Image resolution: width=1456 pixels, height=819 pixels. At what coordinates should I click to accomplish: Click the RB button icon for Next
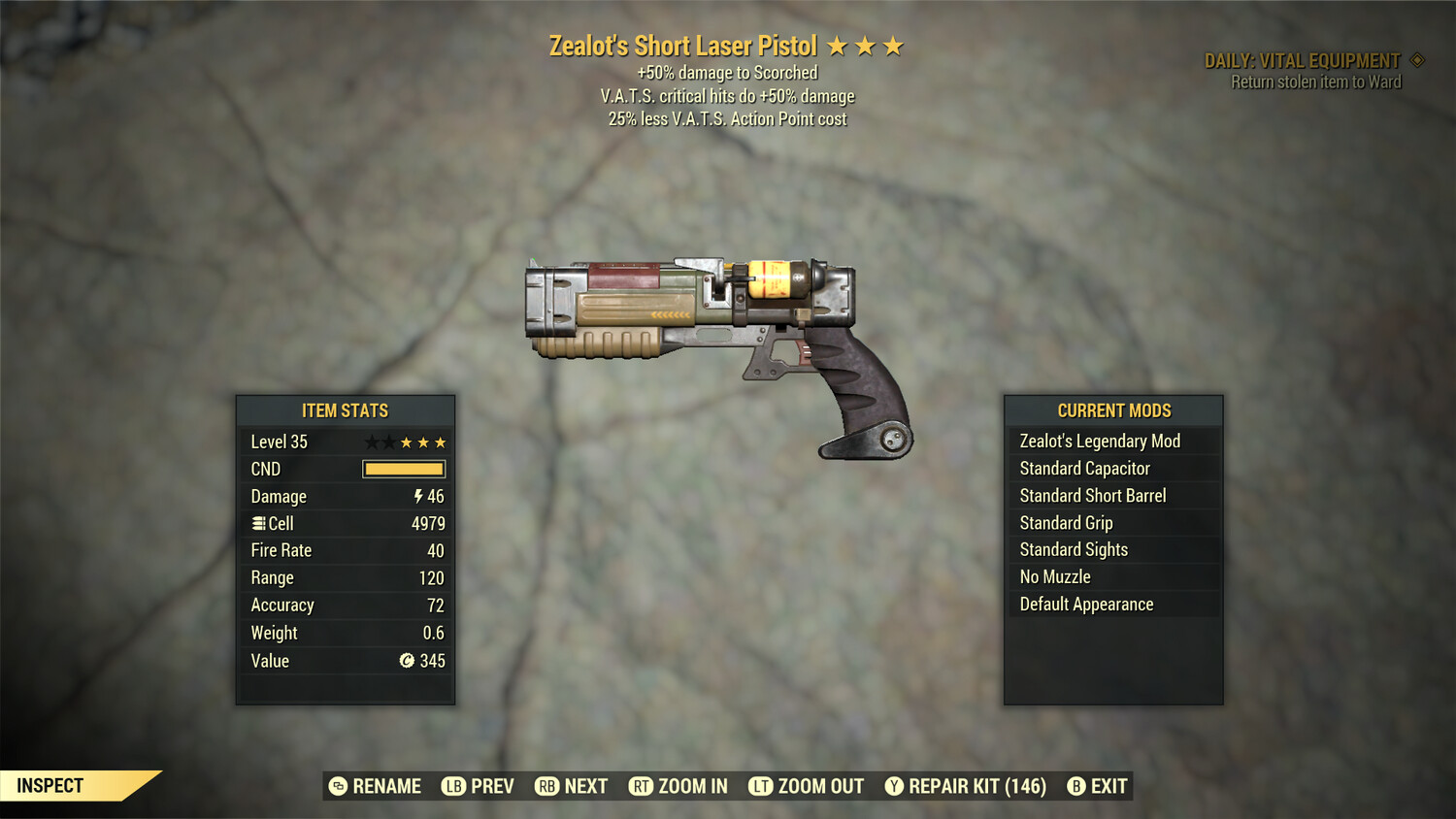pyautogui.click(x=546, y=786)
